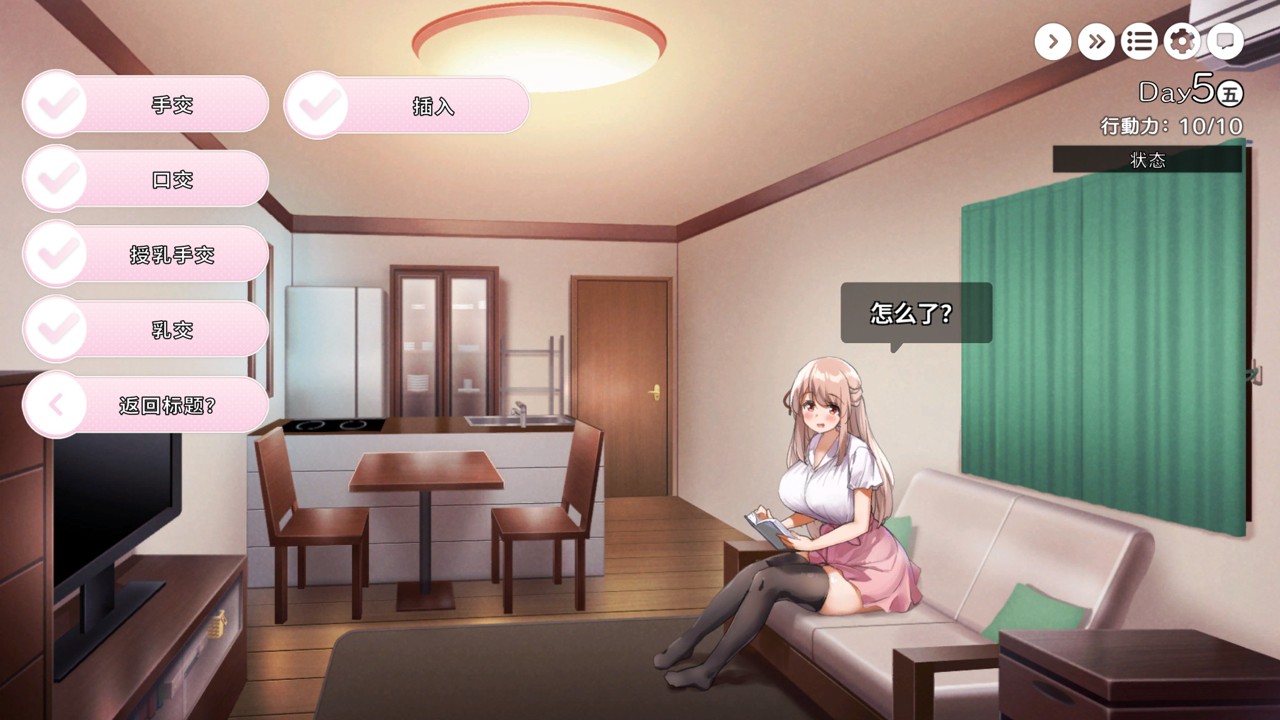Activate the double-arrow skip icon
The height and width of the screenshot is (720, 1280).
[1096, 41]
